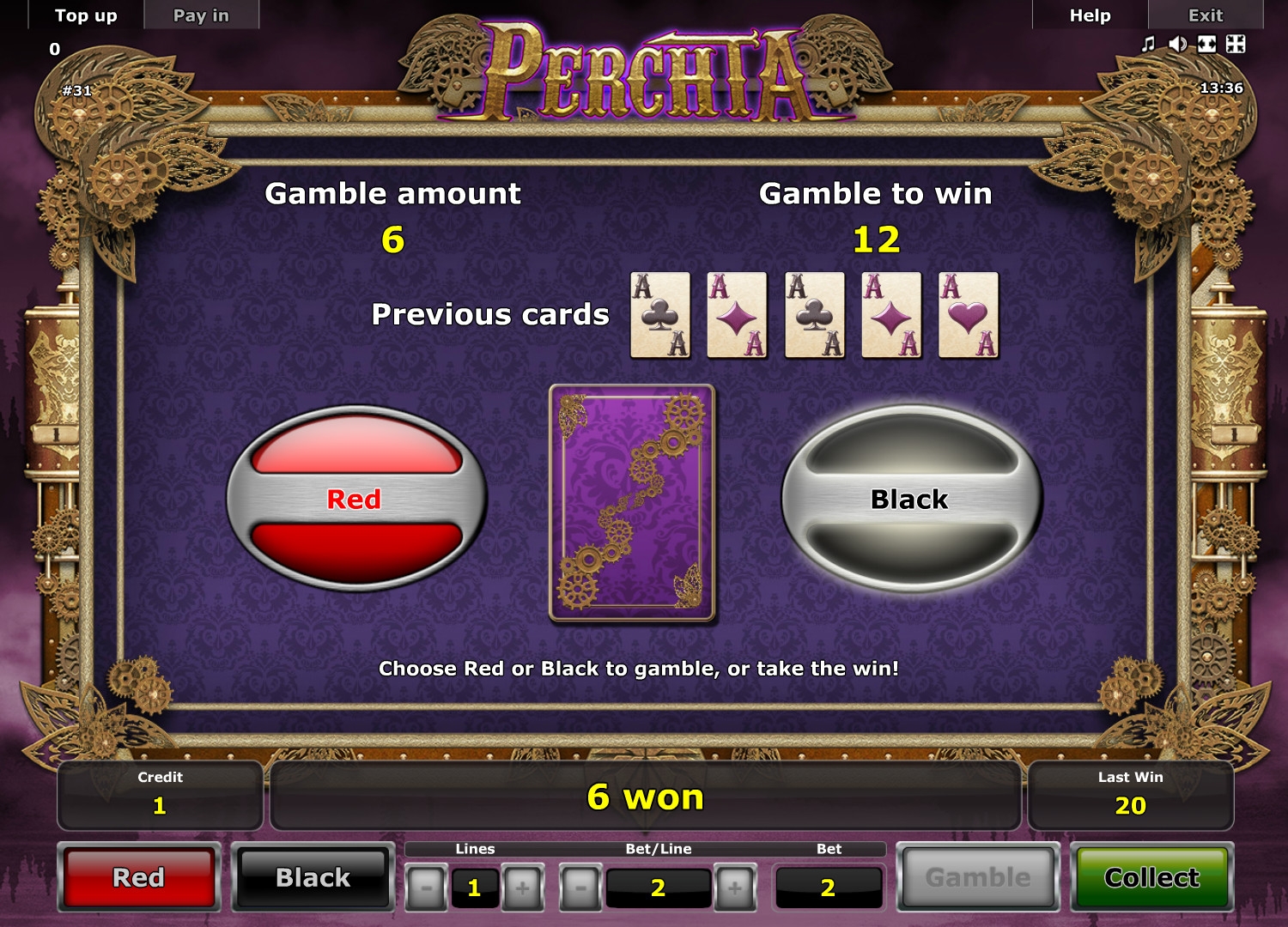
Task: Exit the game
Action: [1205, 15]
